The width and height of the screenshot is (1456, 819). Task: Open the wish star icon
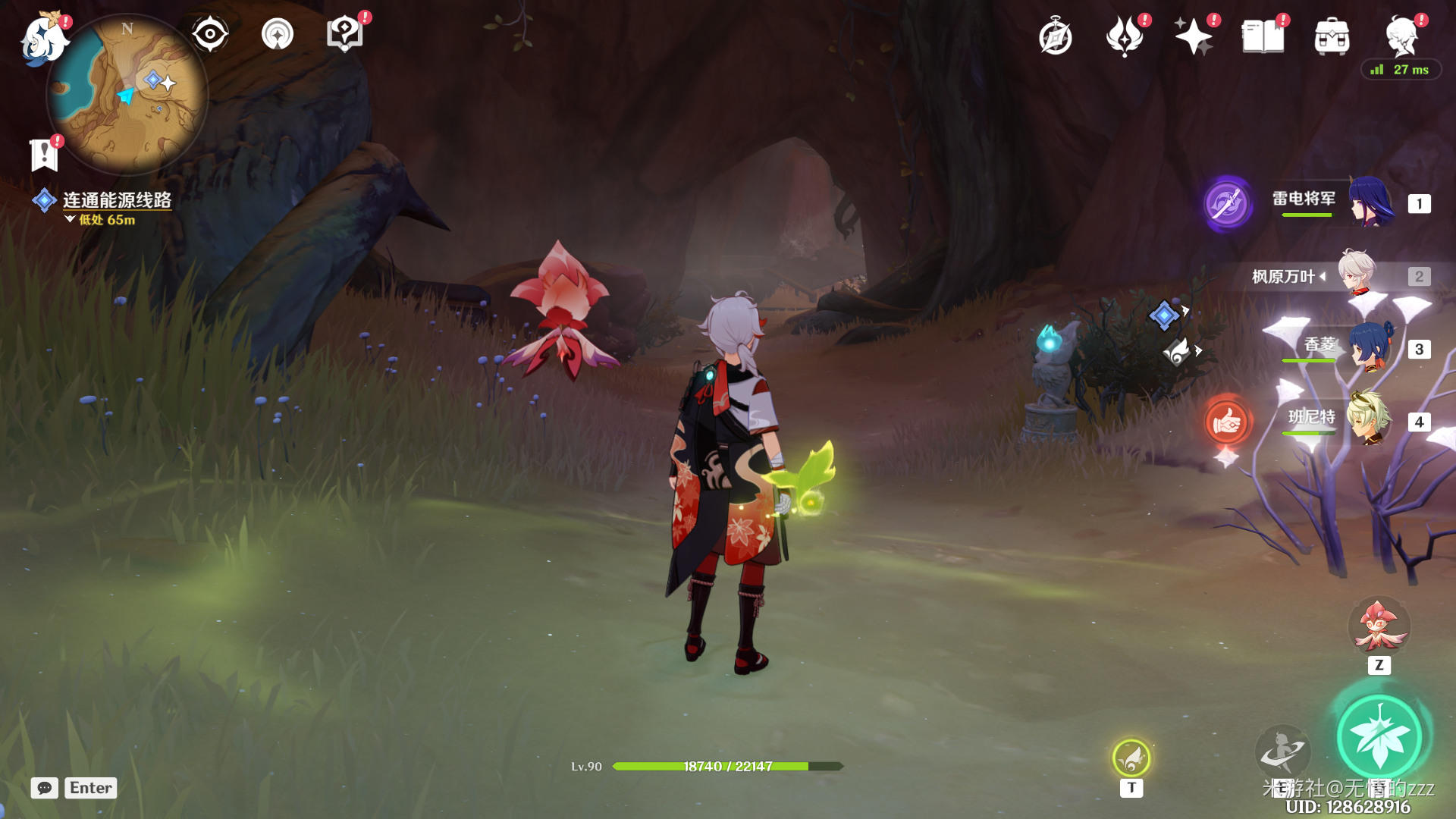[x=1193, y=36]
